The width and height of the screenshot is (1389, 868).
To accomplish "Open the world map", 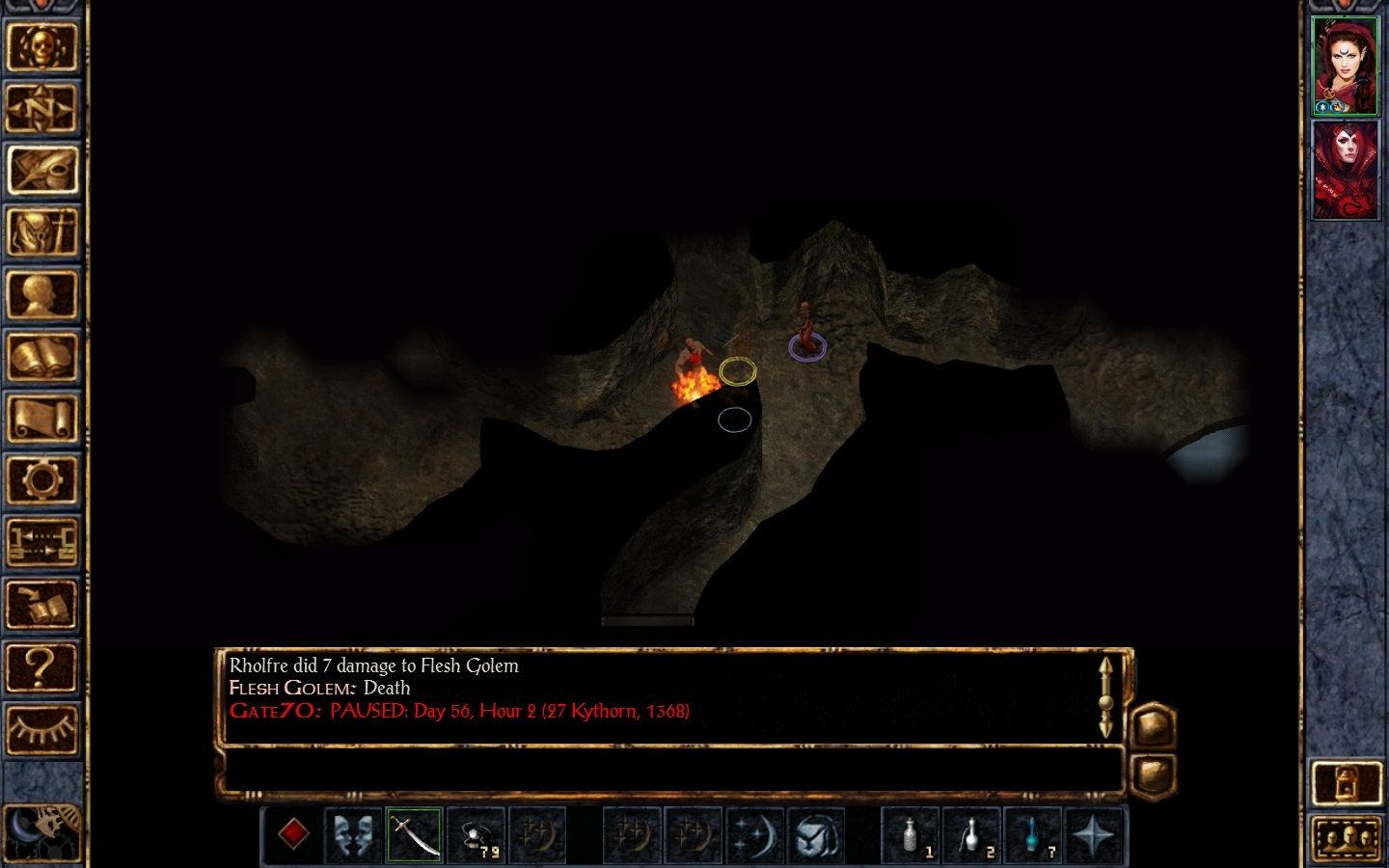I will click(43, 106).
